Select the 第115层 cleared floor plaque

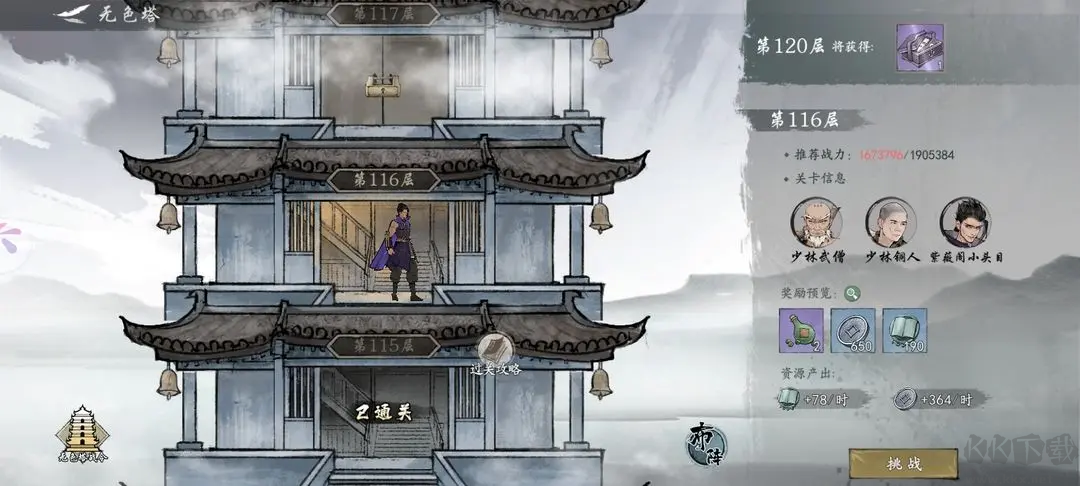tap(383, 345)
